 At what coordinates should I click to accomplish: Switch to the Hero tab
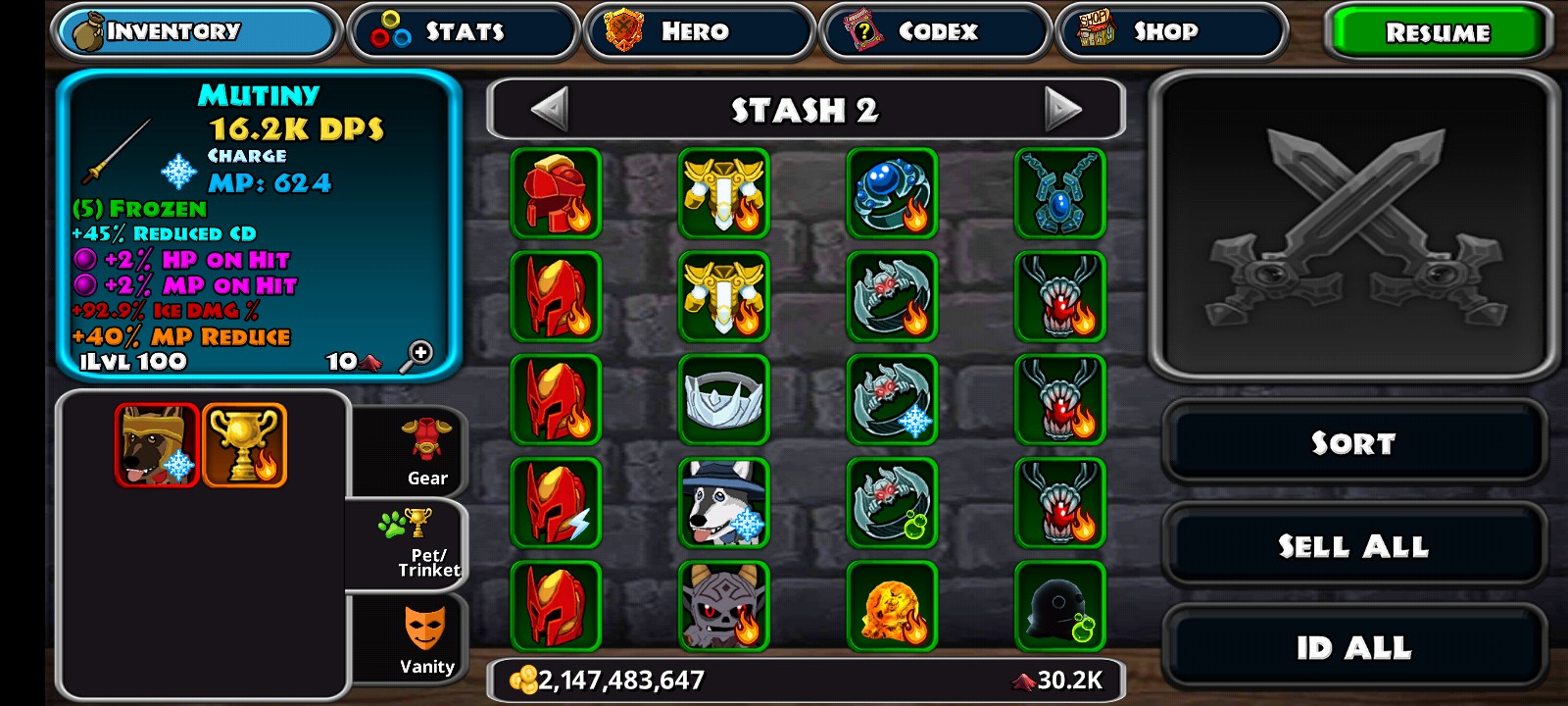pyautogui.click(x=699, y=31)
